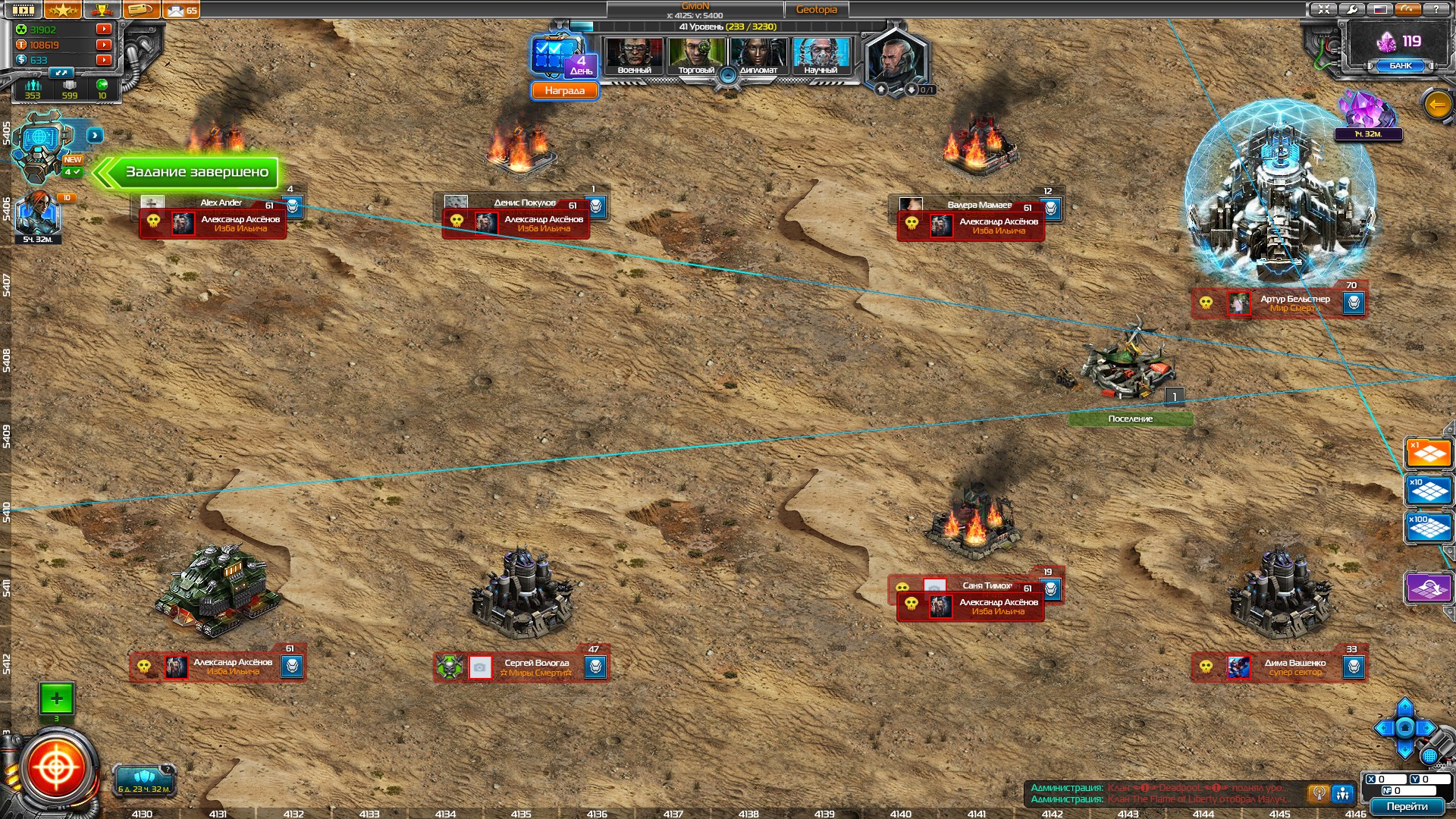1456x819 pixels.
Task: Change language via the Russian flag button
Action: coord(1380,9)
